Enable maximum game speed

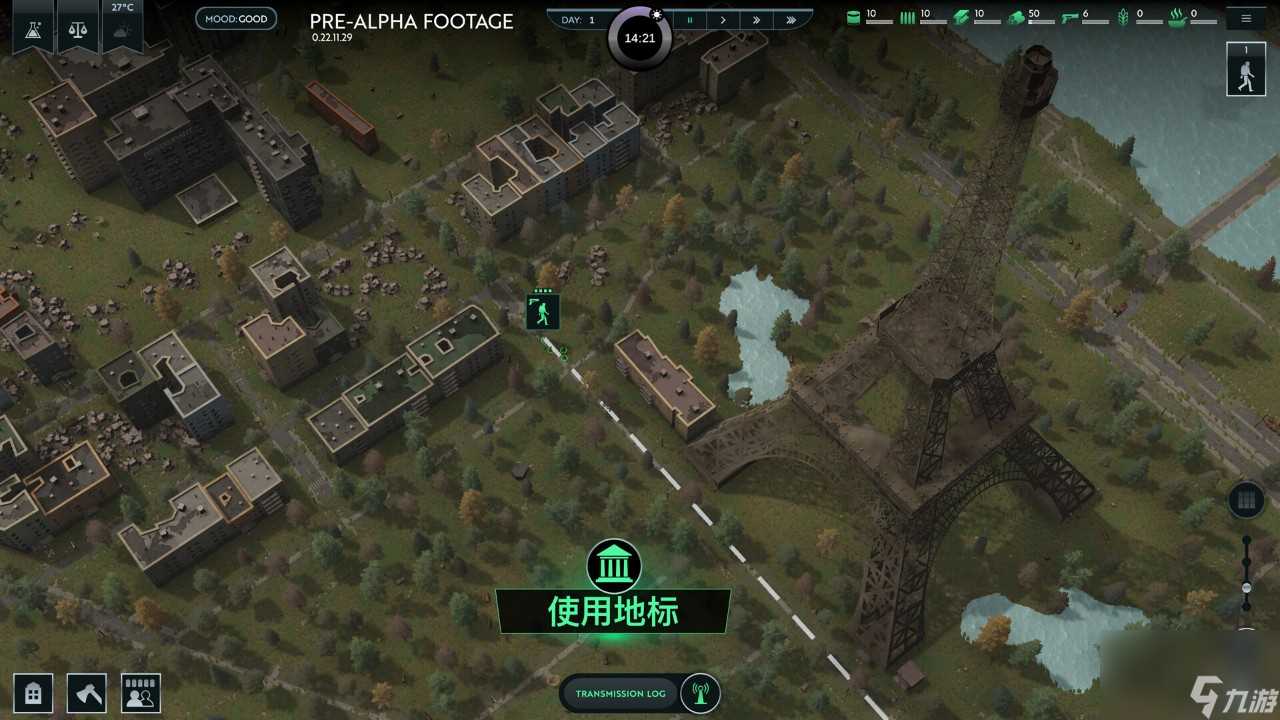pyautogui.click(x=792, y=20)
